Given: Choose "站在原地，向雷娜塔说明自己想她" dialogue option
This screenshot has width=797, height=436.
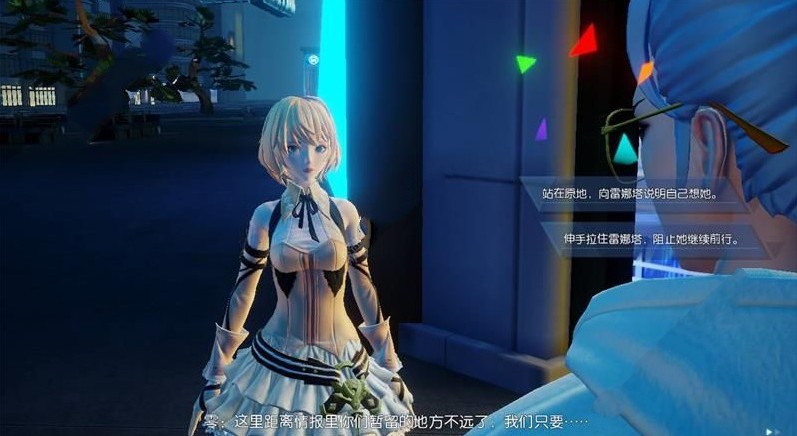Looking at the screenshot, I should (633, 193).
